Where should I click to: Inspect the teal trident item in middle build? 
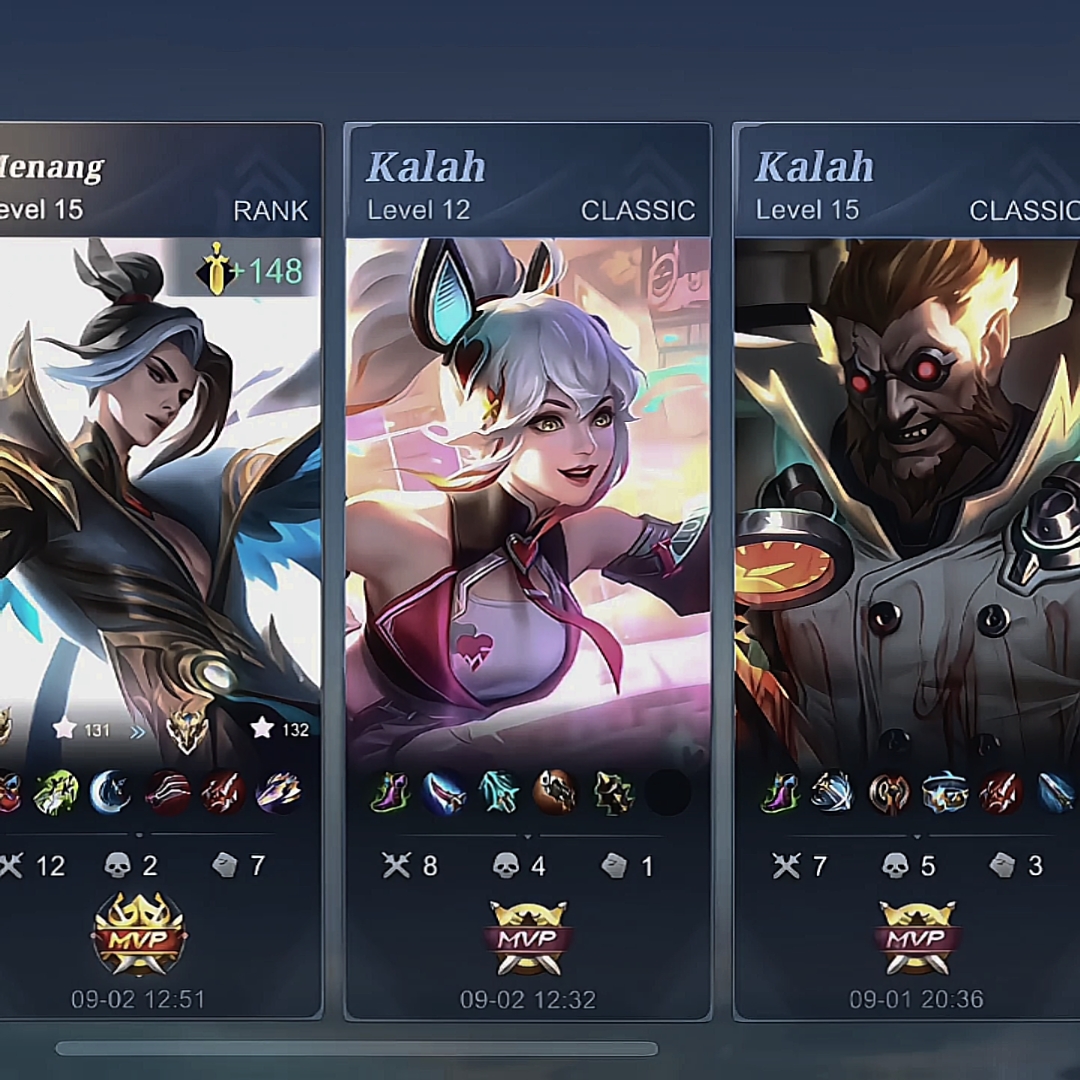tap(499, 793)
